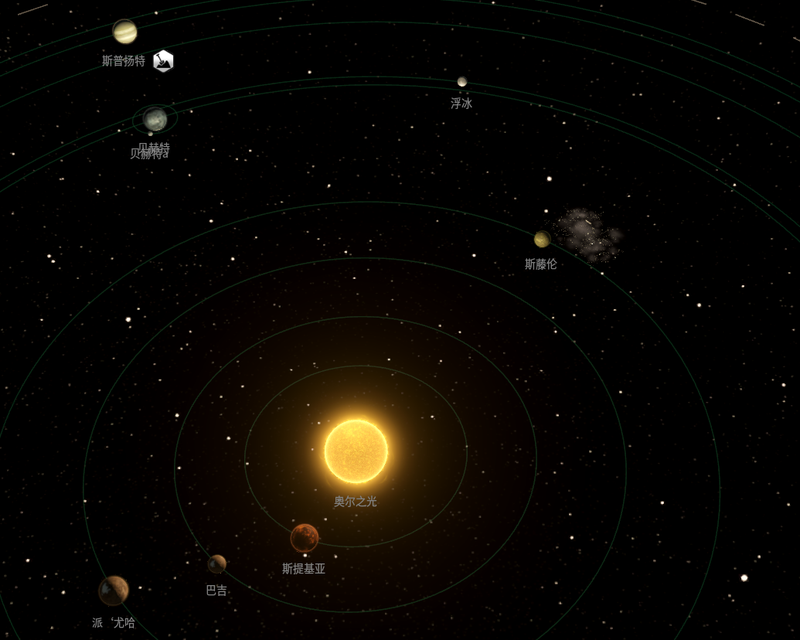Click the hexagonal mining icon beside 斯普扬特
This screenshot has width=800, height=640.
click(x=163, y=61)
